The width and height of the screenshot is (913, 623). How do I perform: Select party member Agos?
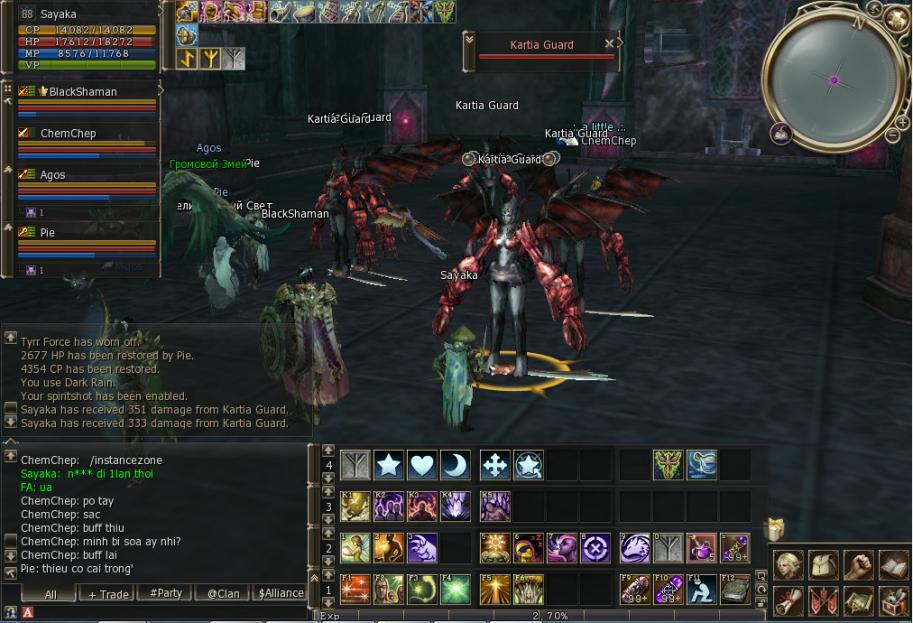tap(53, 175)
